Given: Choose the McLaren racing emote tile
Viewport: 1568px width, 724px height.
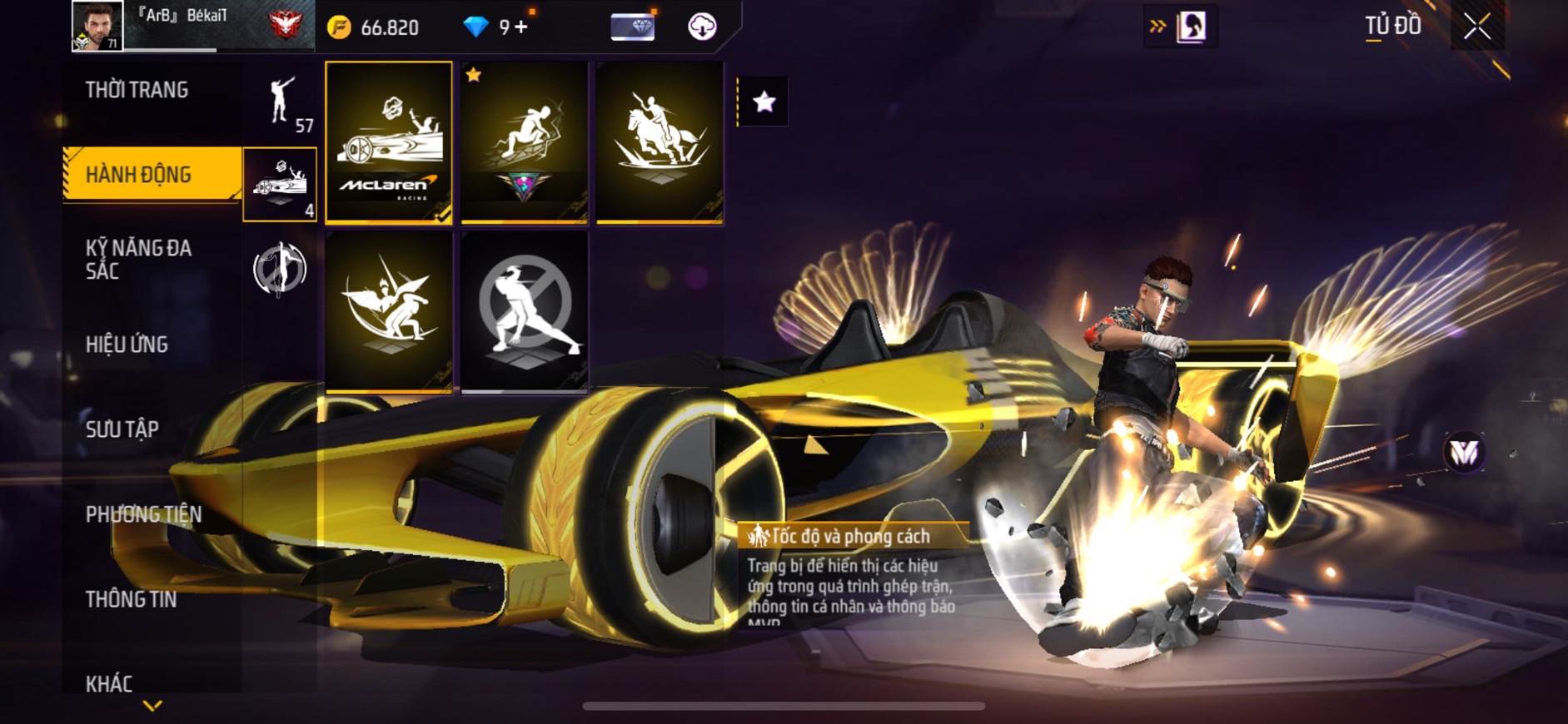Looking at the screenshot, I should [x=389, y=141].
